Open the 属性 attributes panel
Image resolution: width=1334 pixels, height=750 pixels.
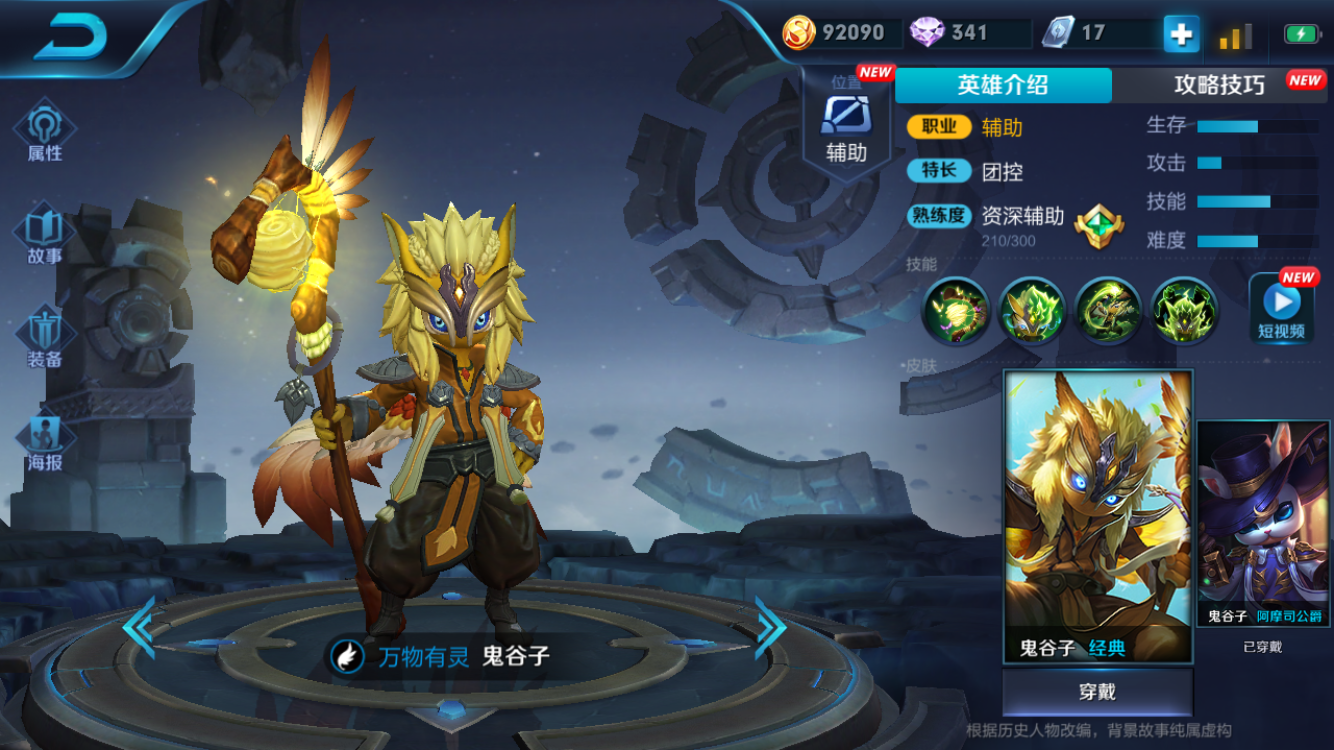[44, 131]
